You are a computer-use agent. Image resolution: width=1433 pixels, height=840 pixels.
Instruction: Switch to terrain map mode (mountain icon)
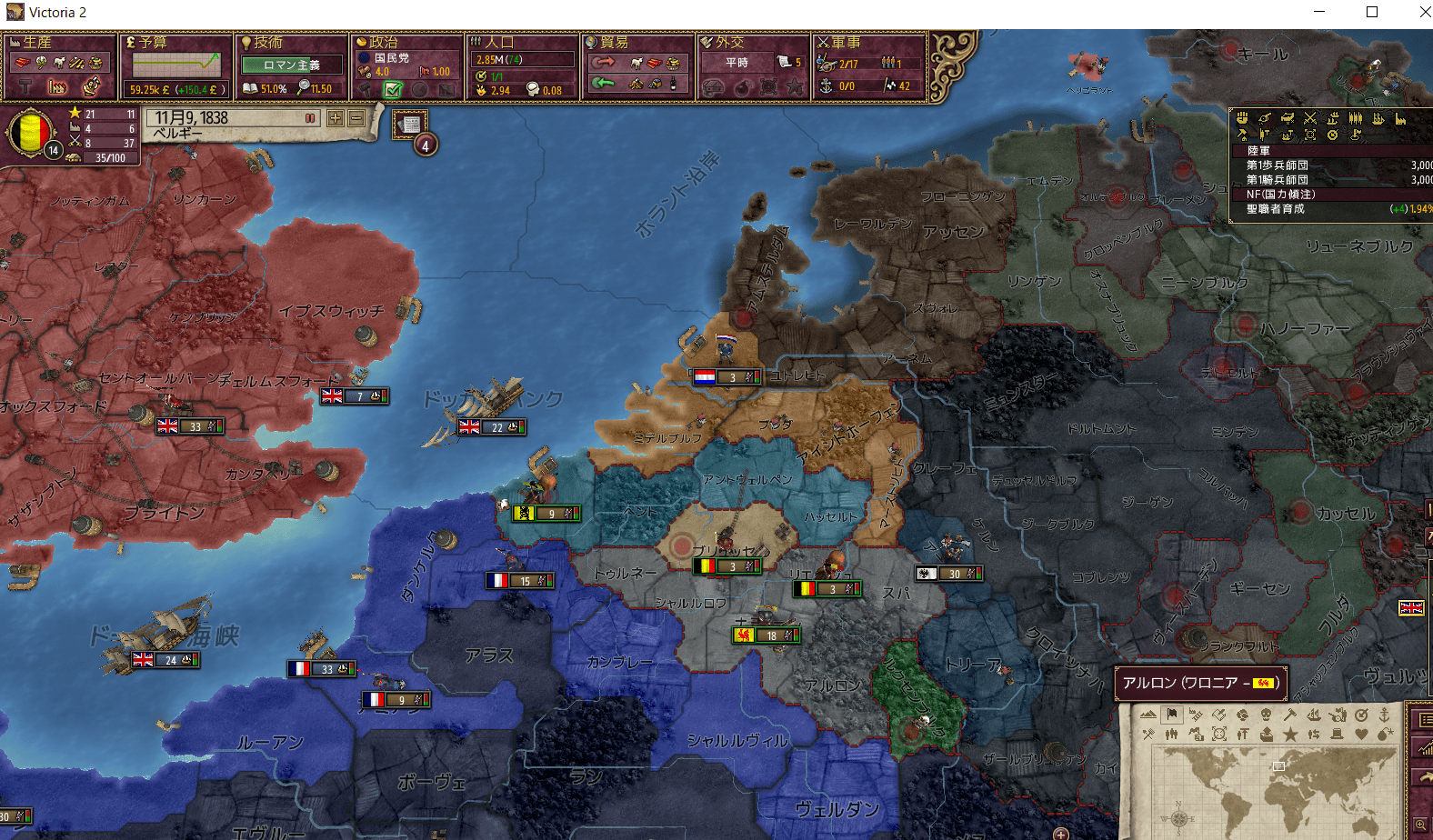1148,715
